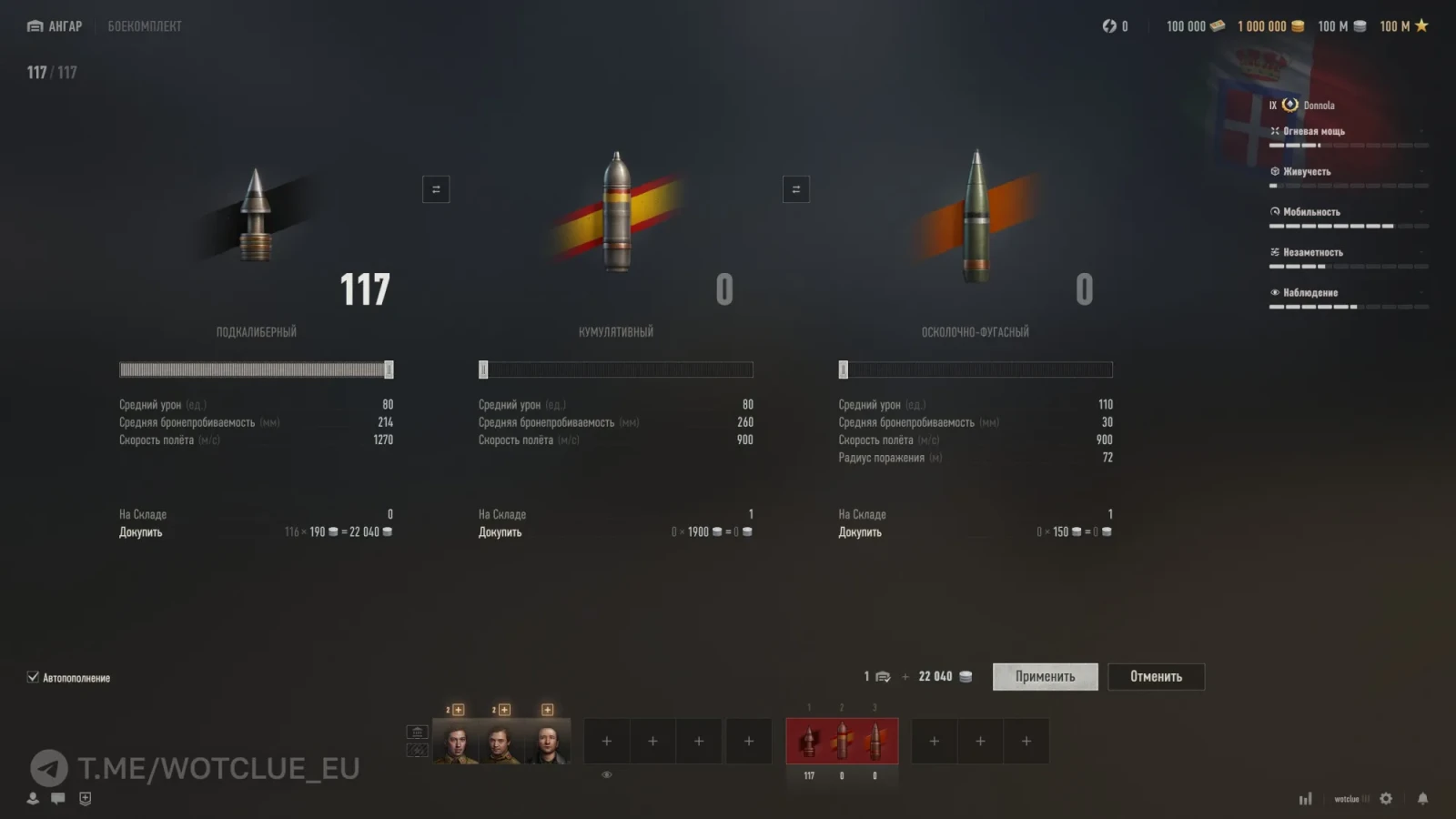Click the Осколочно-фугасный shell quantity slider
Screen dimensions: 1456x819
(976, 369)
